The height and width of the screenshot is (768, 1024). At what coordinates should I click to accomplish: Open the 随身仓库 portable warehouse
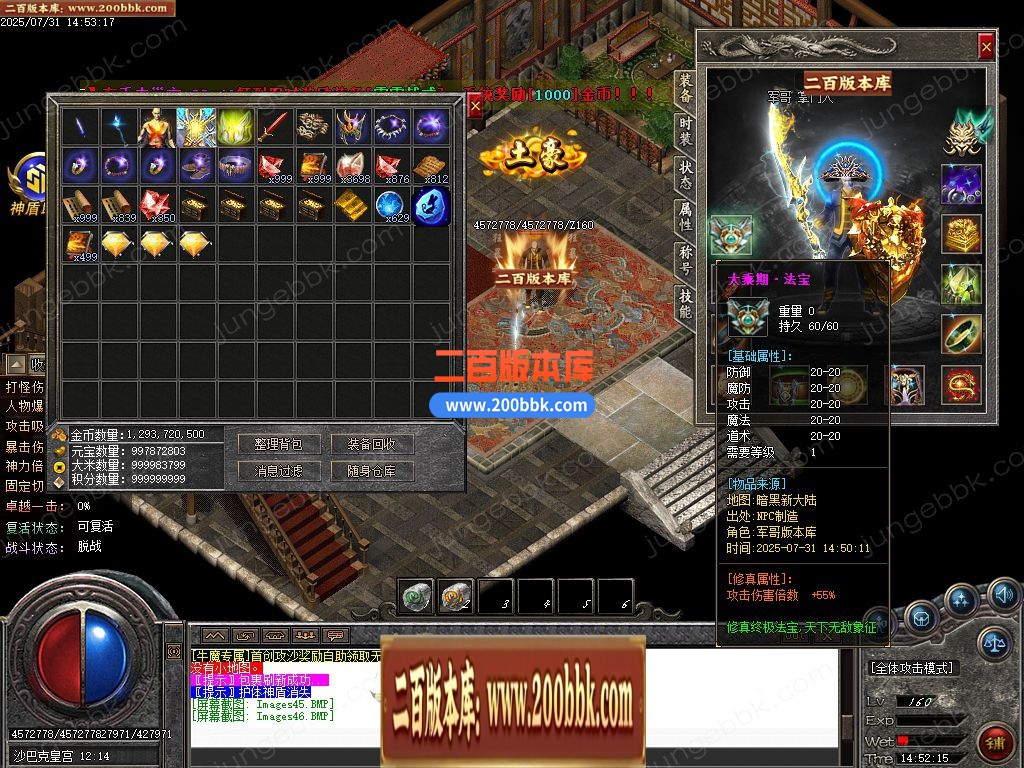pos(372,470)
